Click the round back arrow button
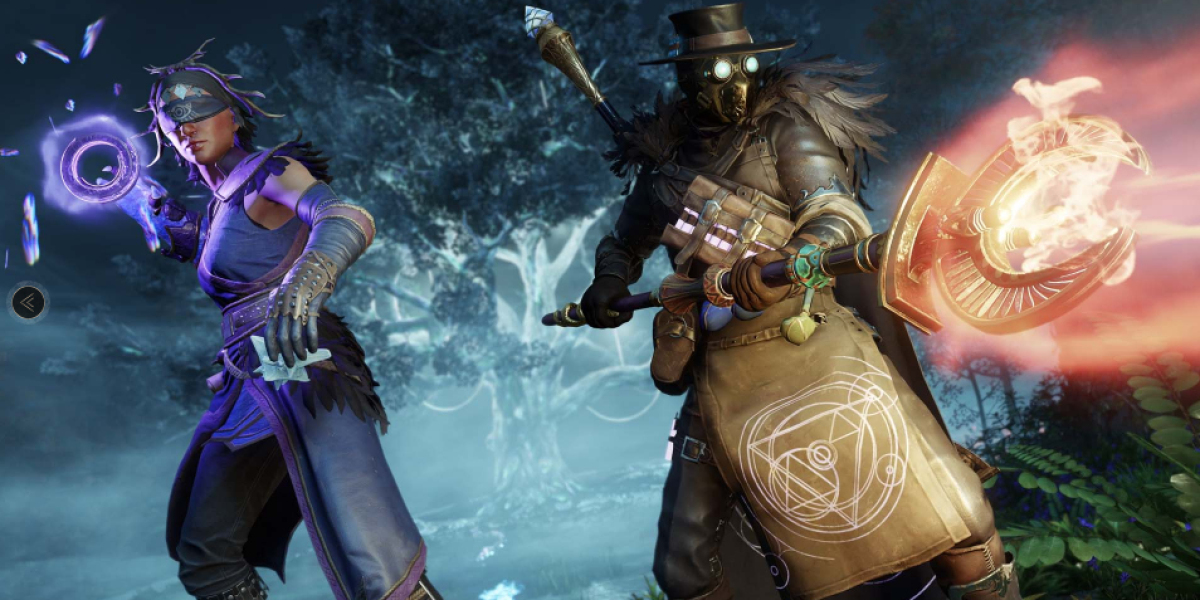 [28, 301]
